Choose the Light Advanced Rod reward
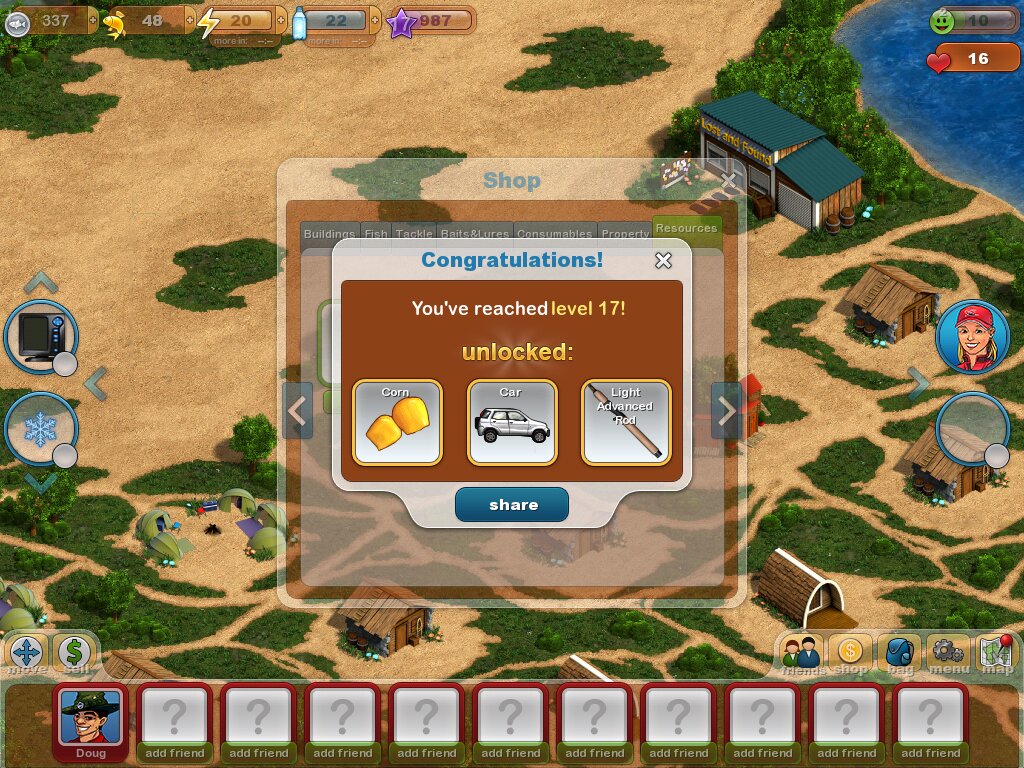 pos(626,422)
